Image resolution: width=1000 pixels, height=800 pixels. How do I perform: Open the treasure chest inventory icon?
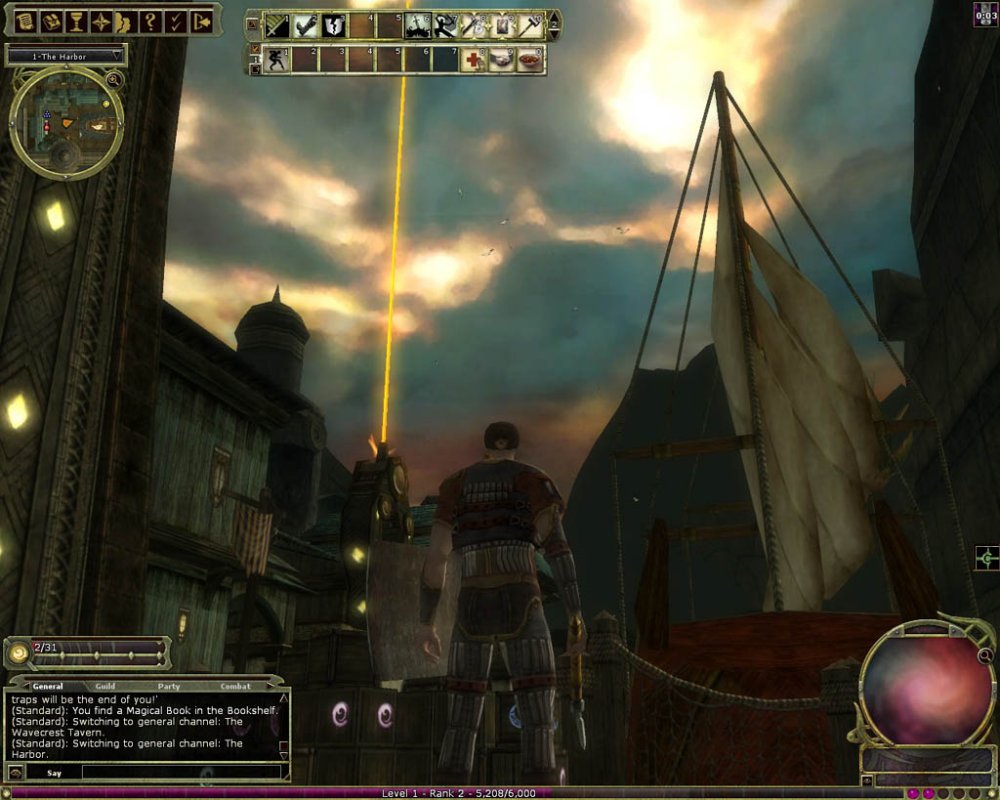pyautogui.click(x=50, y=20)
